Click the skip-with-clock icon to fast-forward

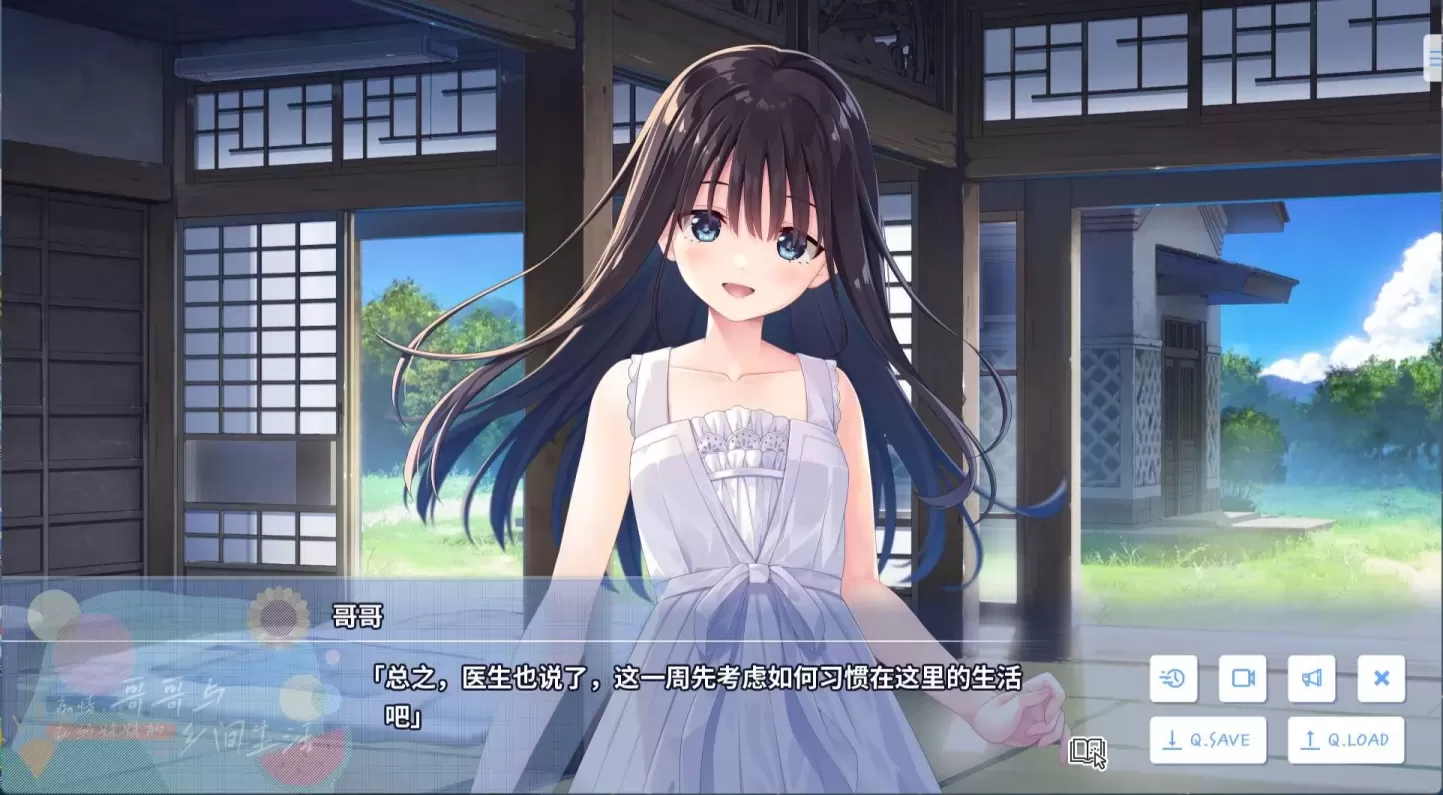1173,679
